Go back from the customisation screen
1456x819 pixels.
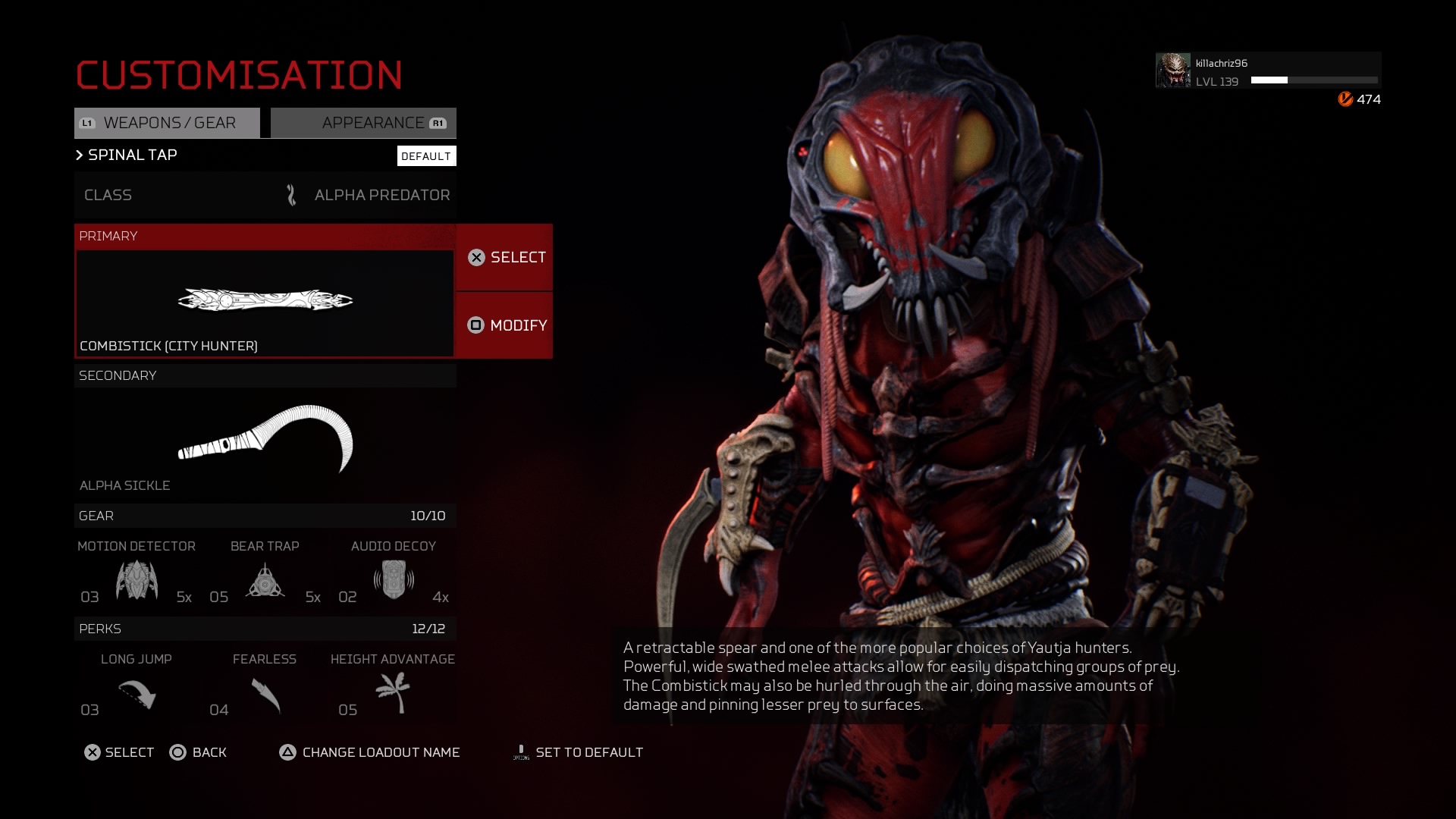point(198,752)
